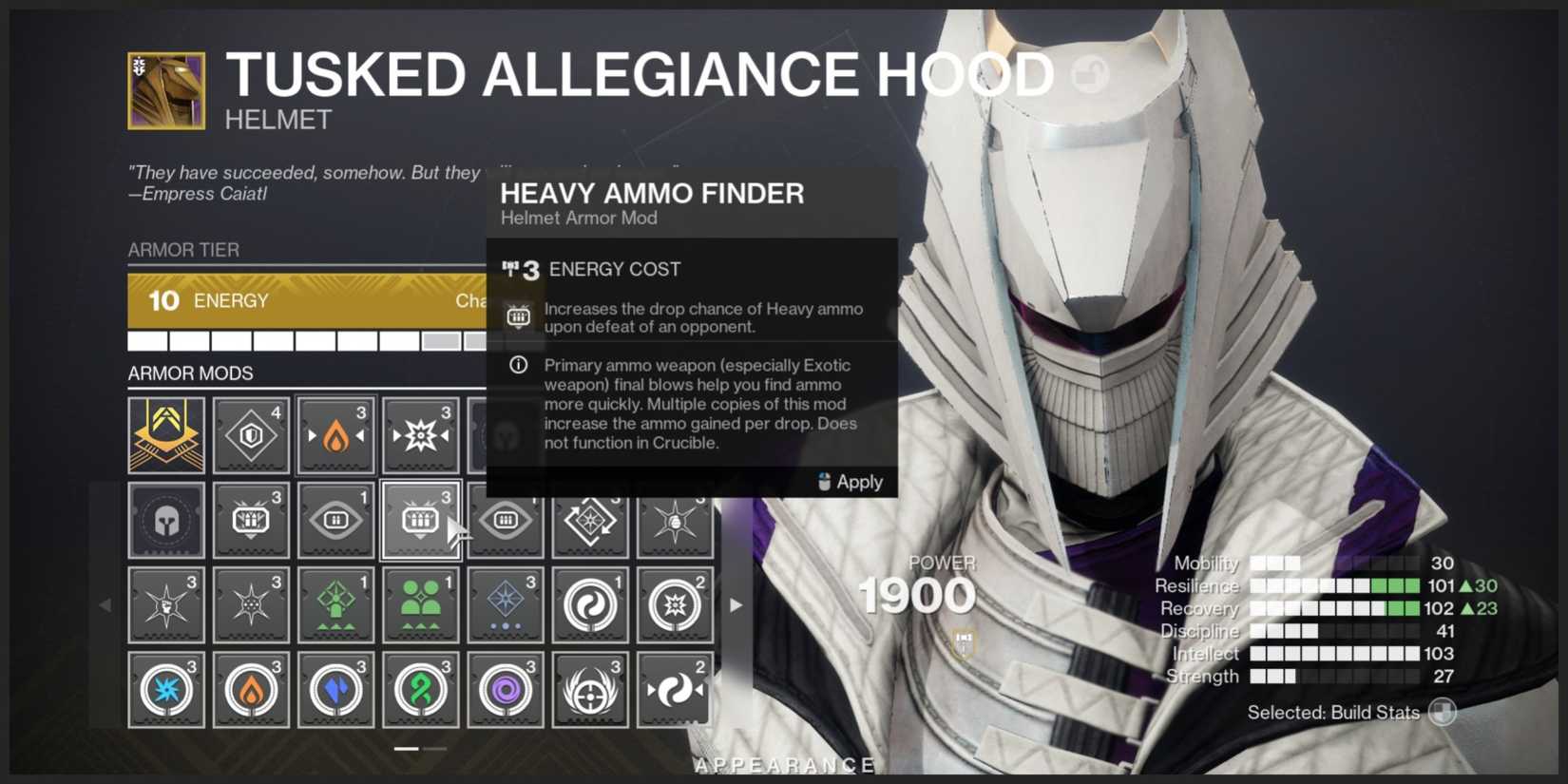Select the Special Ammo Finder mod
The width and height of the screenshot is (1568, 784).
251,520
